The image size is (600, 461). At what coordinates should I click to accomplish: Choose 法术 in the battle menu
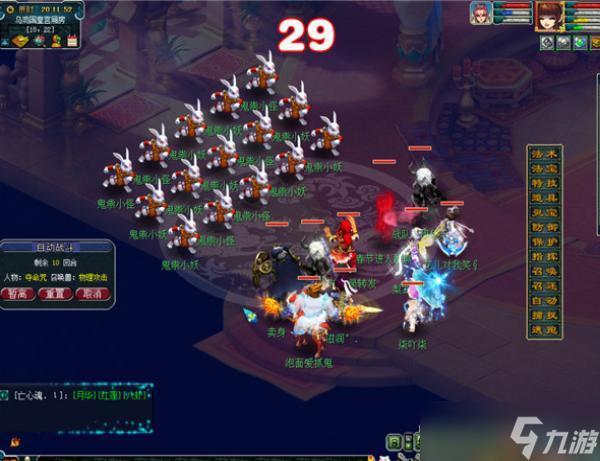click(546, 155)
